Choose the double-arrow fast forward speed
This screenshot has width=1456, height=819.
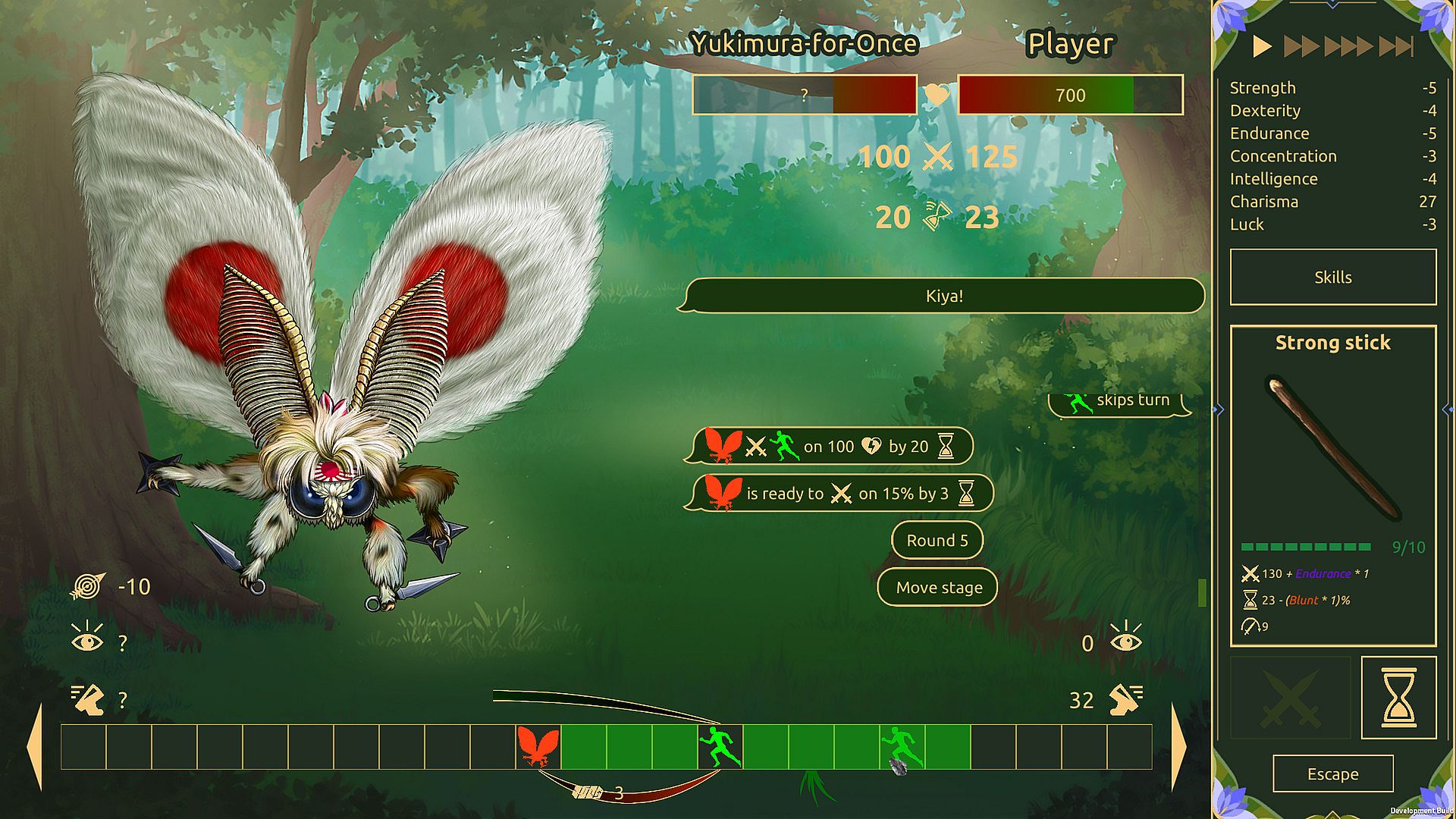click(1302, 47)
